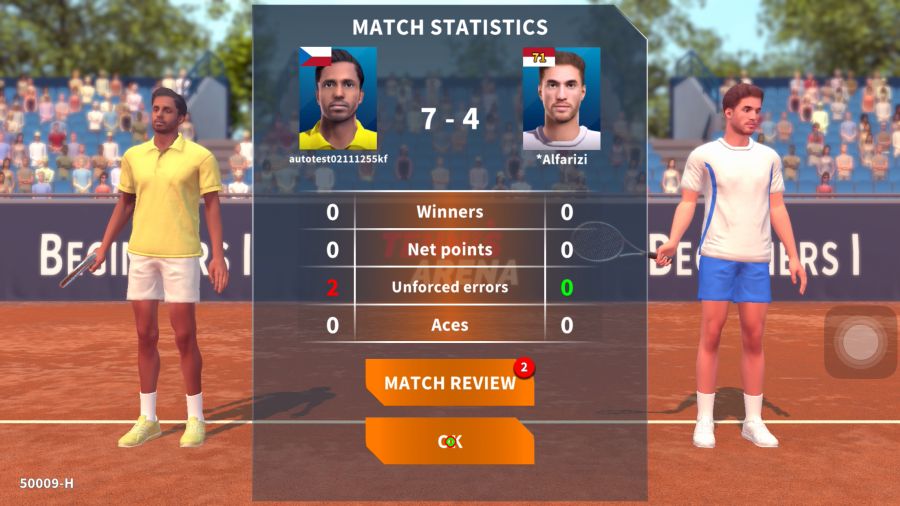The height and width of the screenshot is (506, 900).
Task: Open the Match Review
Action: click(x=449, y=383)
